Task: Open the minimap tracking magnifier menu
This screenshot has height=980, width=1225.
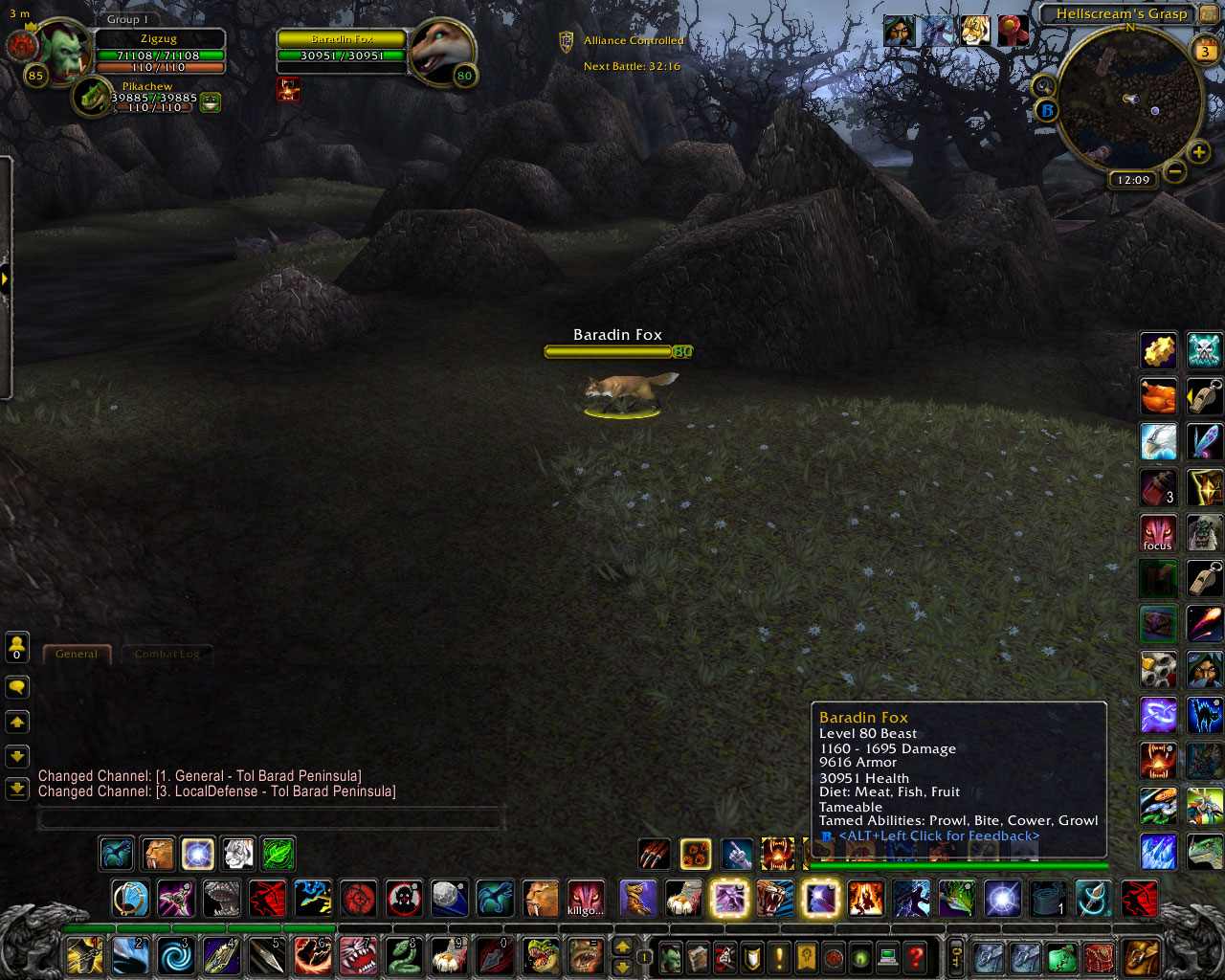Action: point(1044,86)
